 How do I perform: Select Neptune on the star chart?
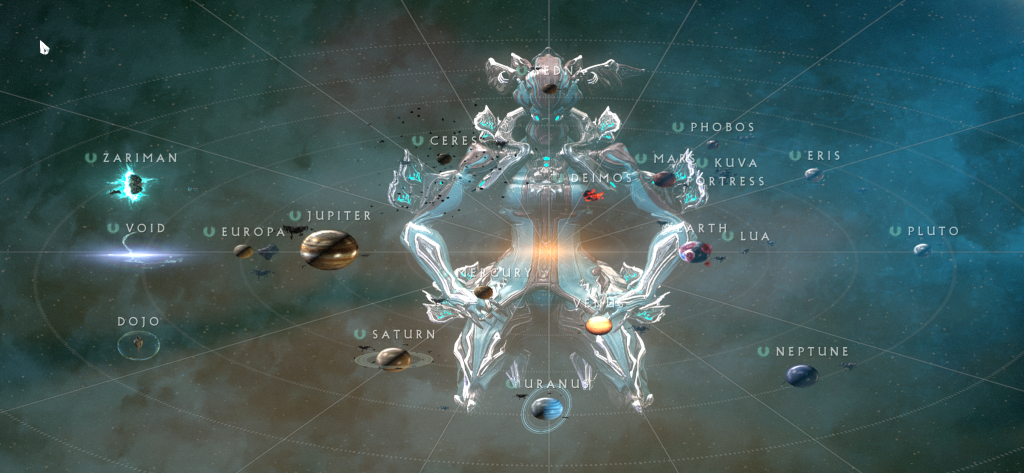pos(800,375)
